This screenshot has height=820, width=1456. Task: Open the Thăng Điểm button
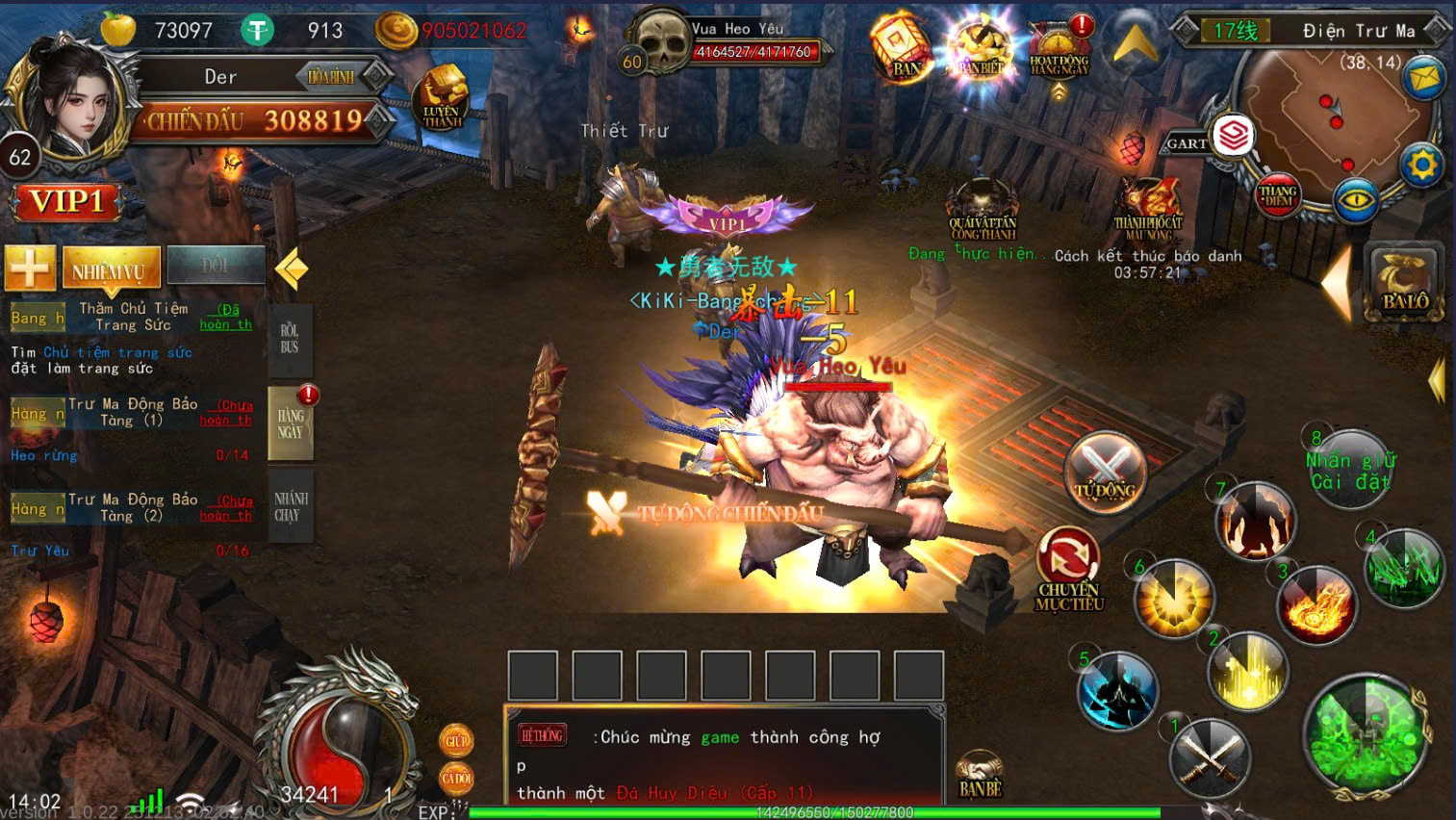tap(1278, 194)
